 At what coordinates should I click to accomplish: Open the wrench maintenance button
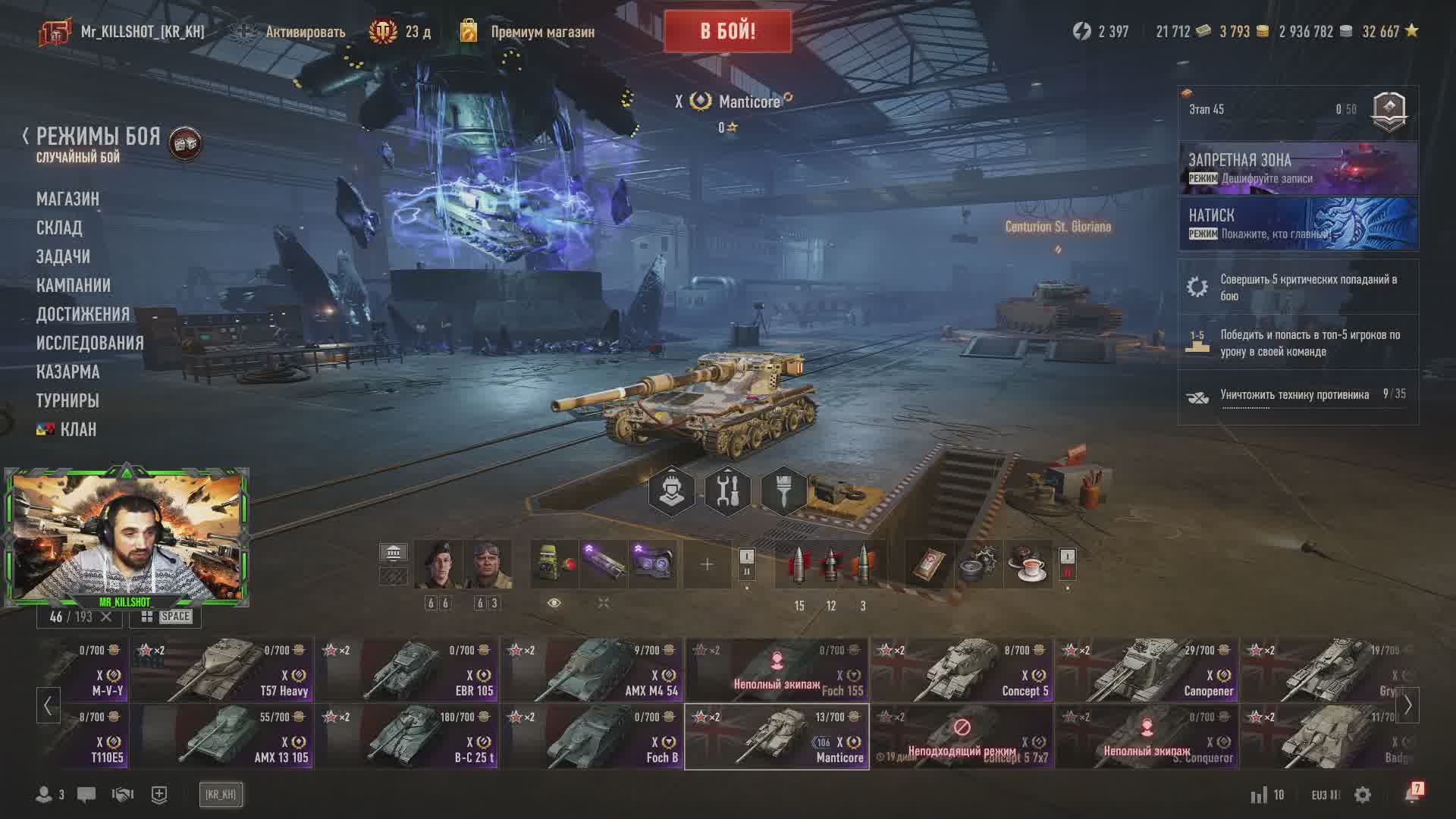coord(727,491)
